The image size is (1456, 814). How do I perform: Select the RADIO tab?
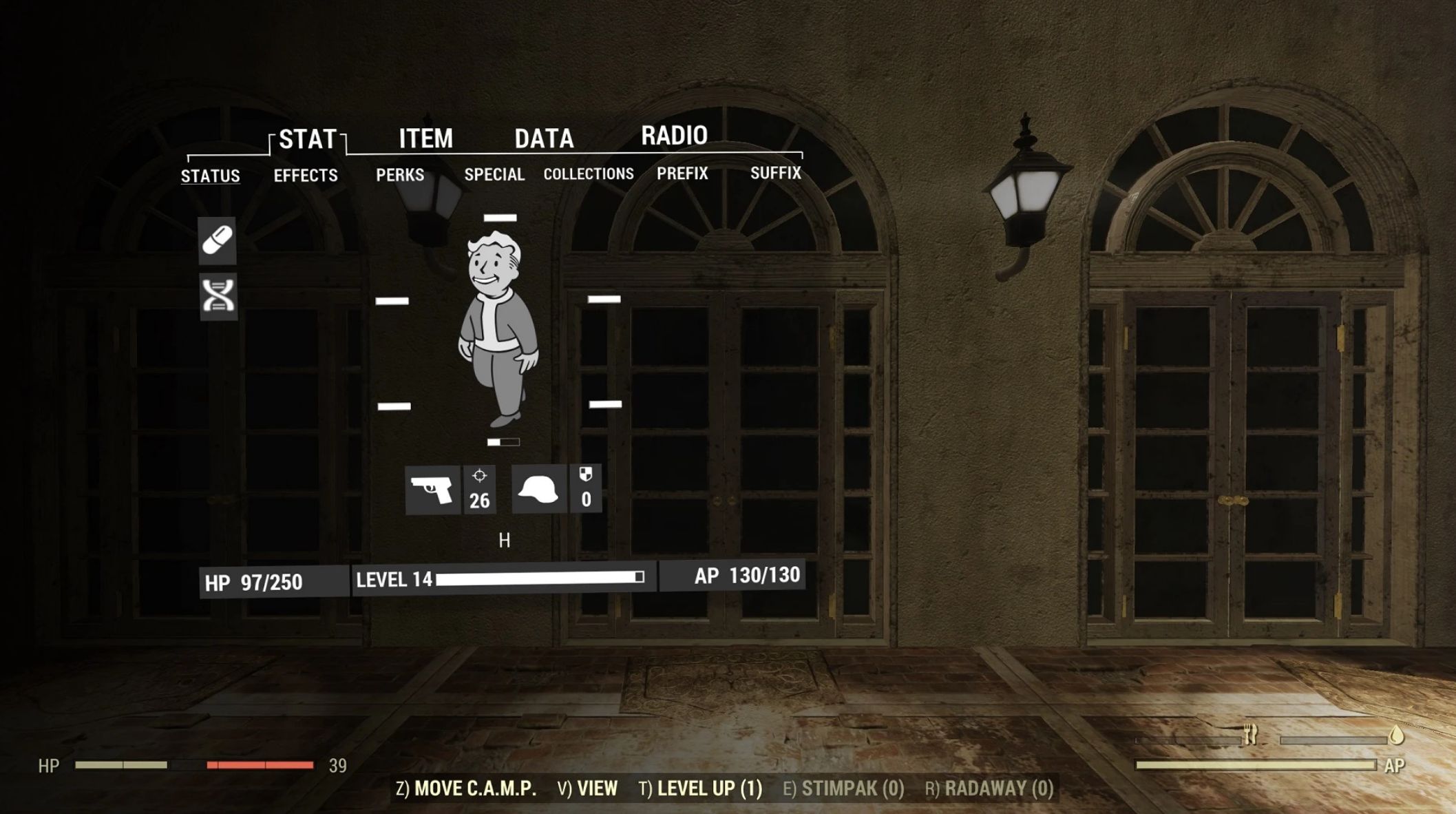pos(674,136)
